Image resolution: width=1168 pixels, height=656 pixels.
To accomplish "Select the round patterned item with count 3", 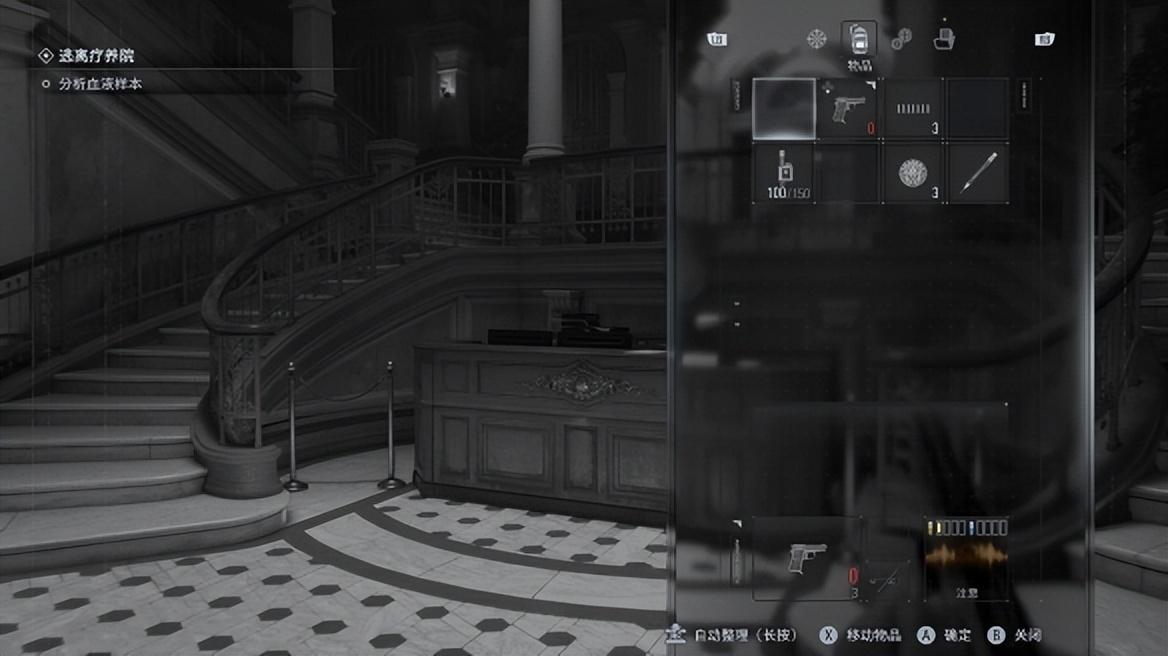I will [913, 173].
